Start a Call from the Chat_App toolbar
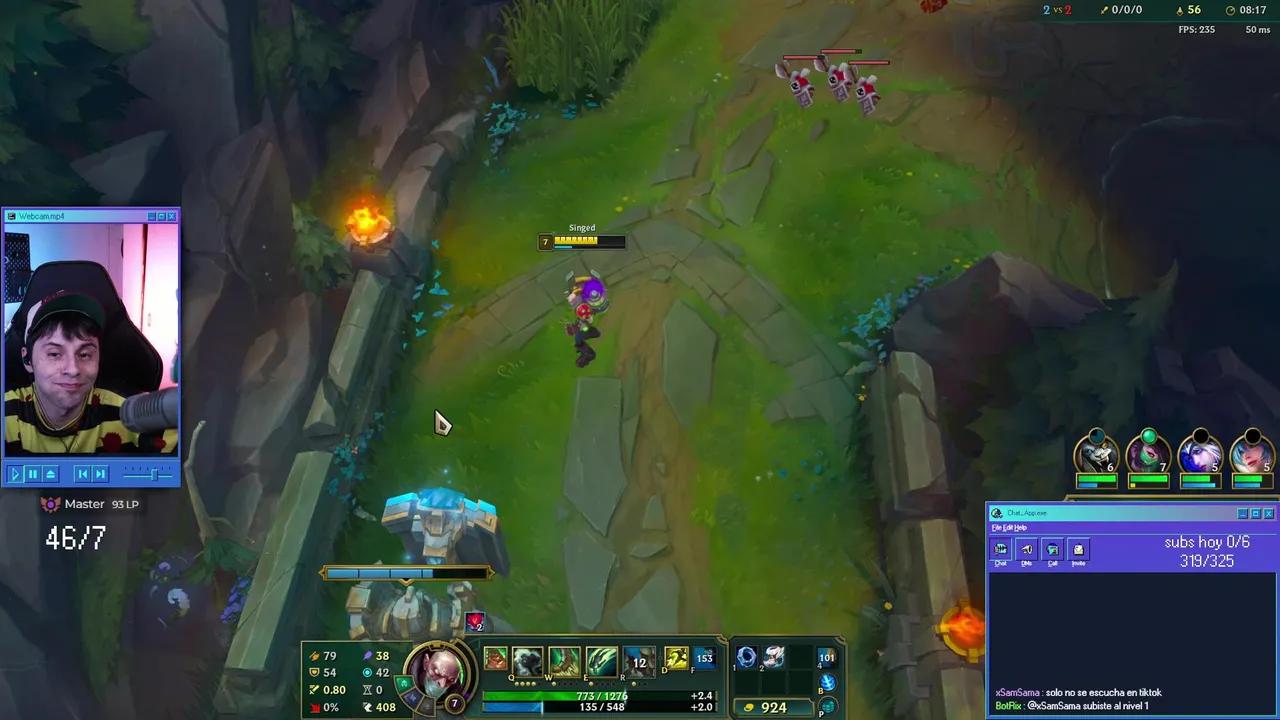The width and height of the screenshot is (1280, 720). tap(1053, 549)
